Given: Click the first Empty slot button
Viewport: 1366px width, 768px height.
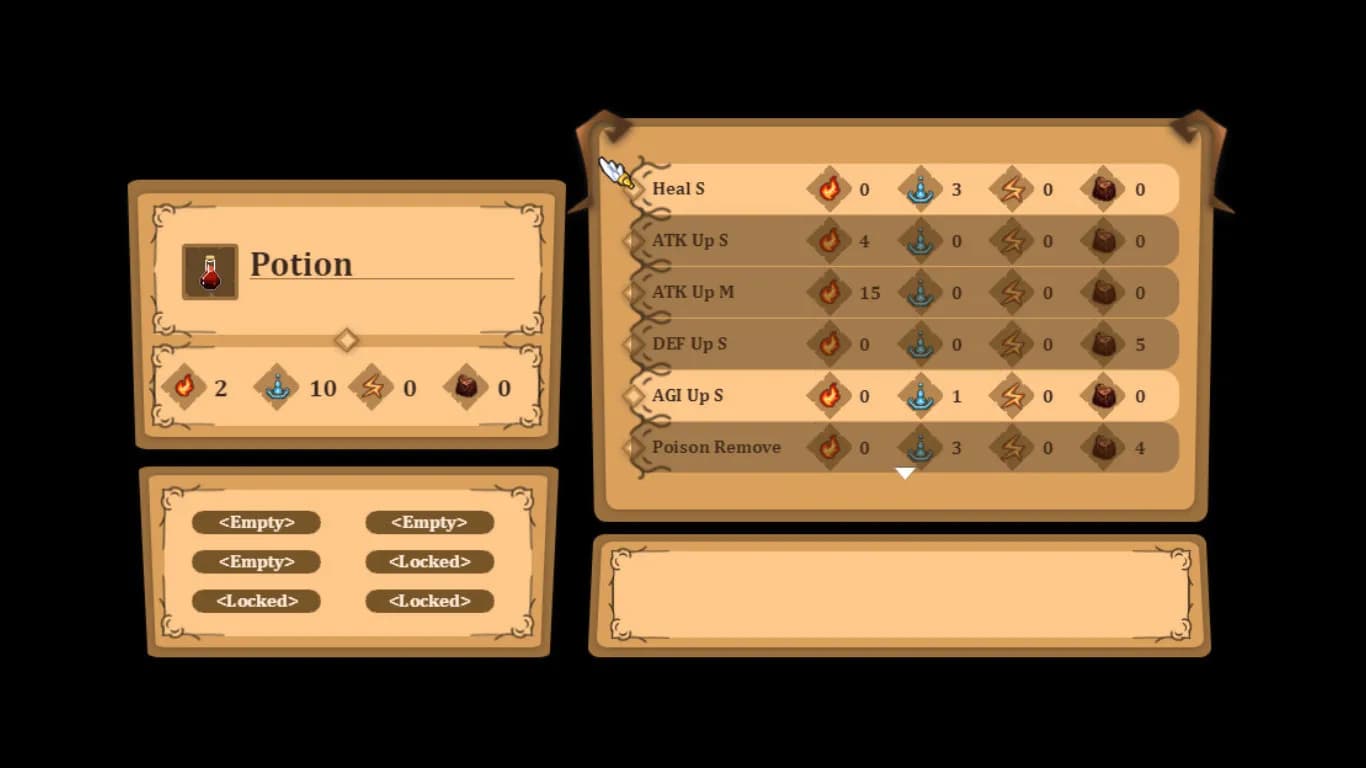Looking at the screenshot, I should [256, 522].
